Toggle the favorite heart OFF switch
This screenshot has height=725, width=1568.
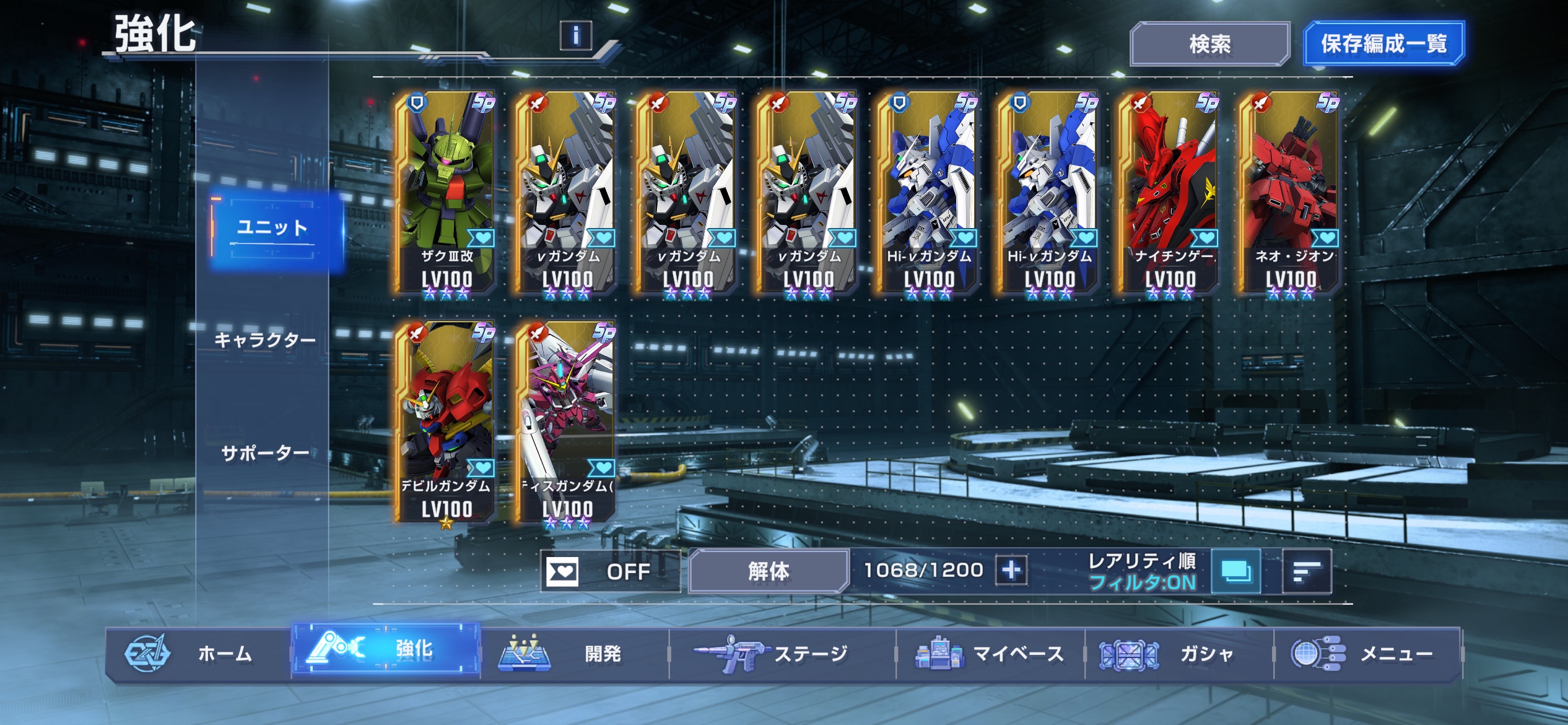point(610,571)
